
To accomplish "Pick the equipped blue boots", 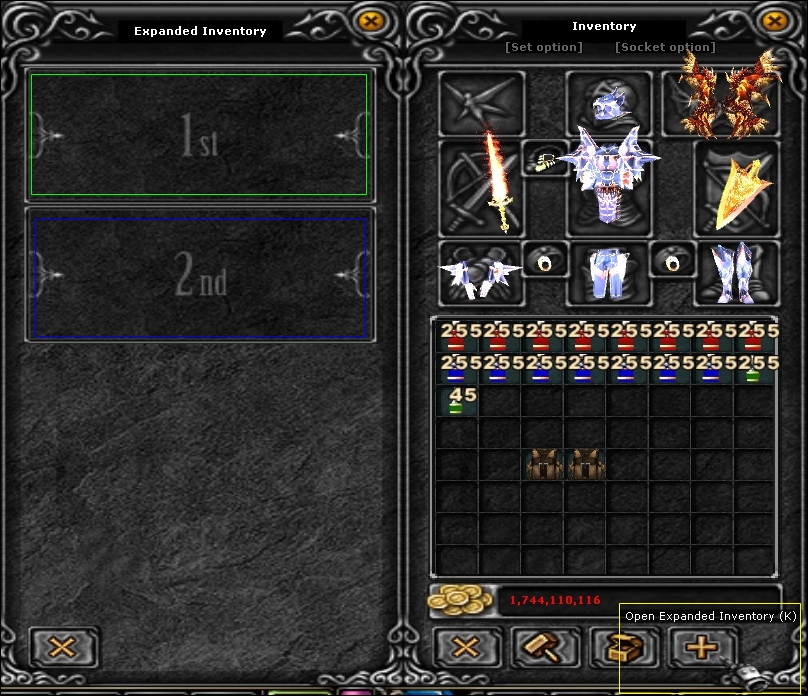I will point(736,272).
